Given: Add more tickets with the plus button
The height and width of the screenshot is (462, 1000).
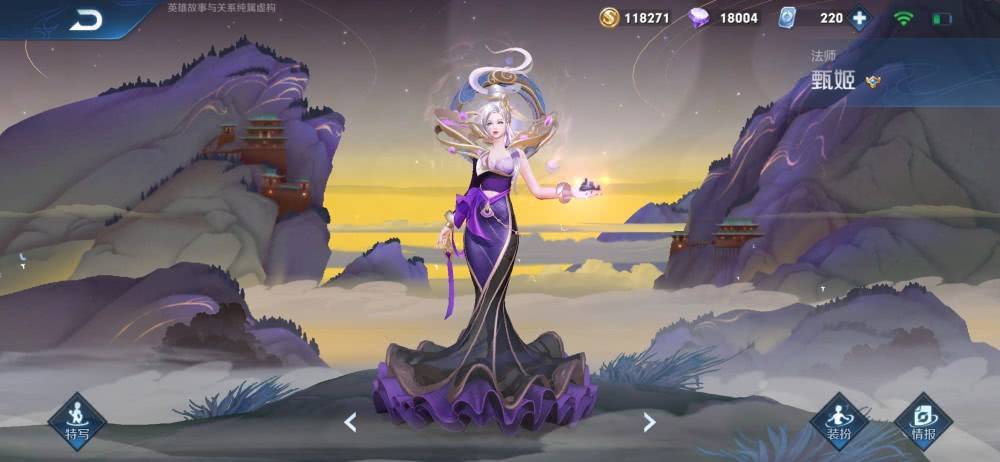Looking at the screenshot, I should pos(859,18).
